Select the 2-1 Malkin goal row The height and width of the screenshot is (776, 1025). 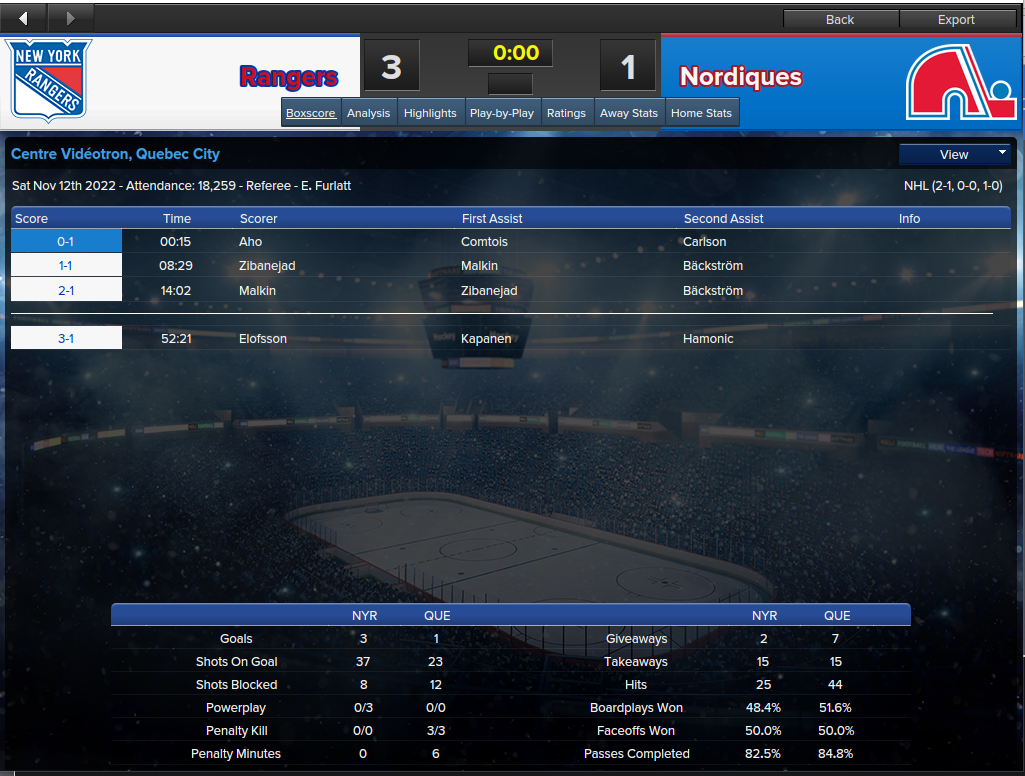pos(66,291)
